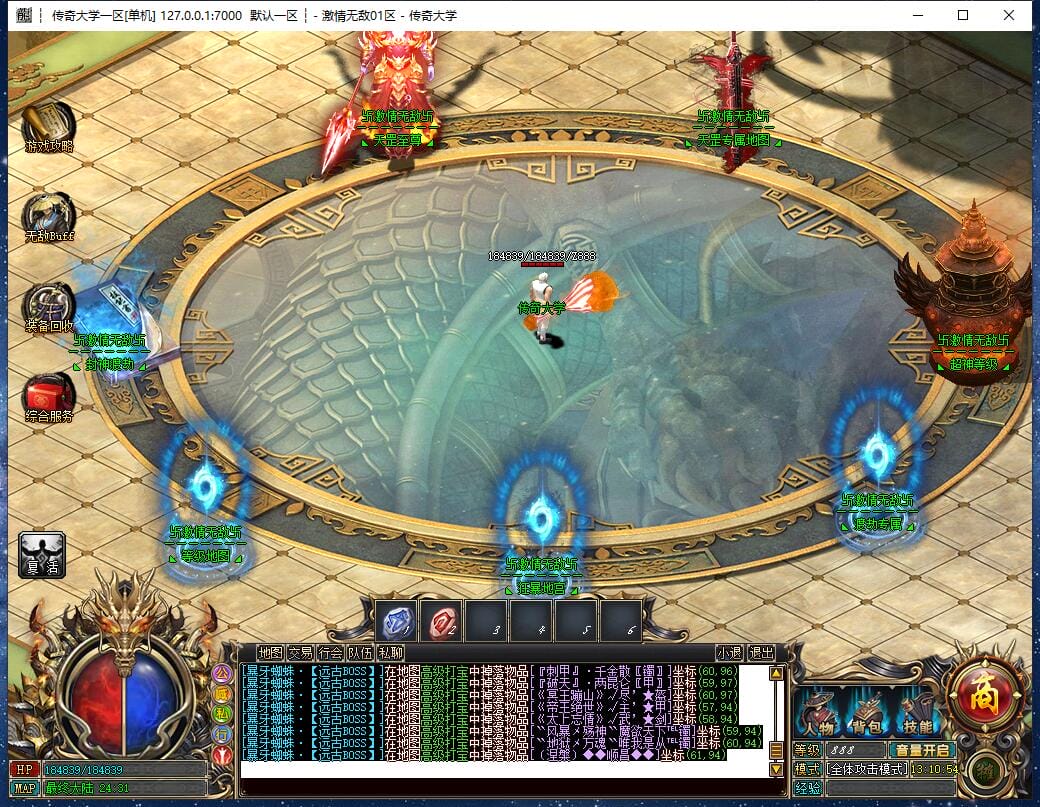The image size is (1040, 807).
Task: Open the 人物 character panel
Action: (x=818, y=712)
